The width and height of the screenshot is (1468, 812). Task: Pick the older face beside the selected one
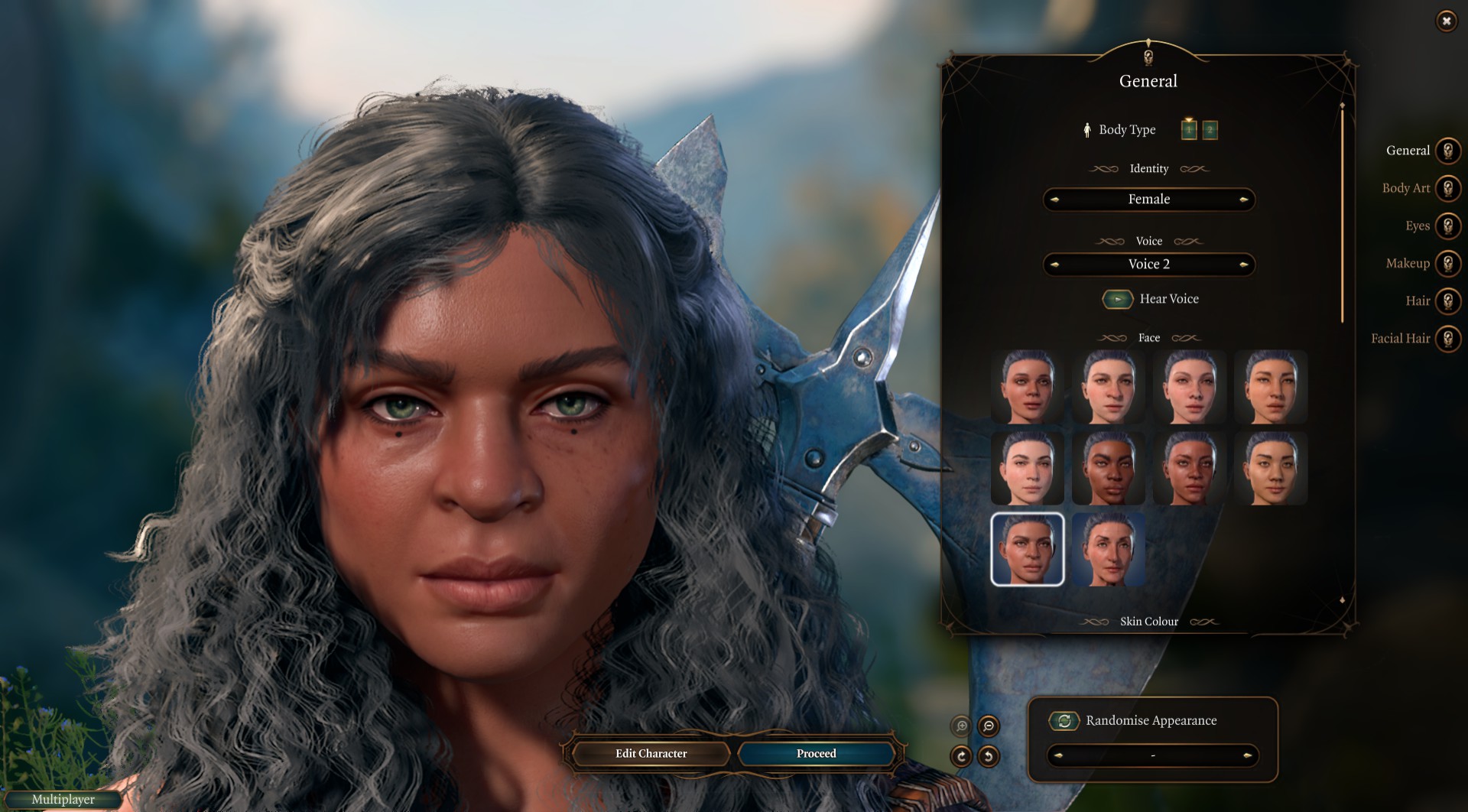point(1108,549)
